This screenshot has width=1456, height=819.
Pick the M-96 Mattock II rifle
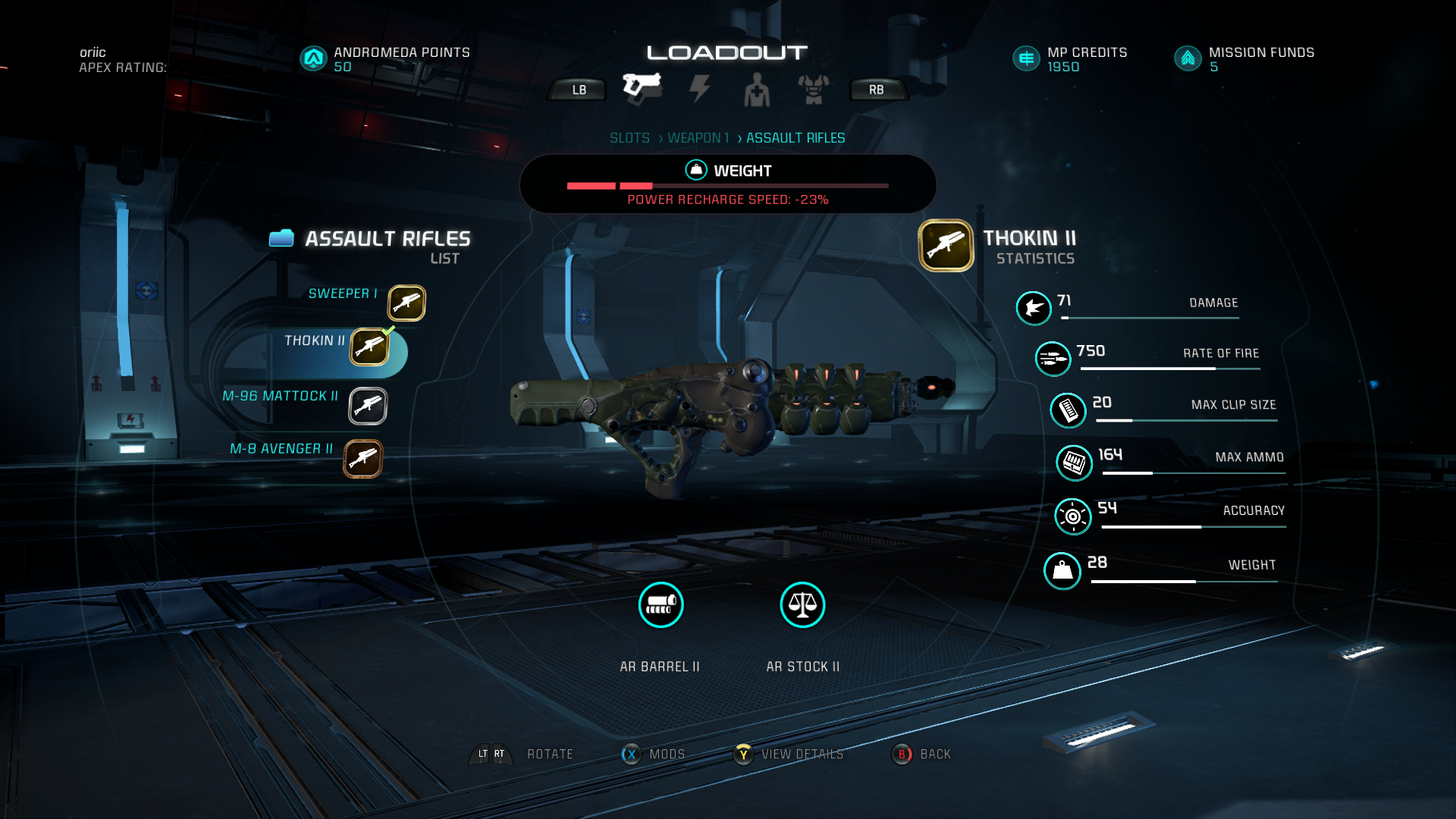click(368, 406)
